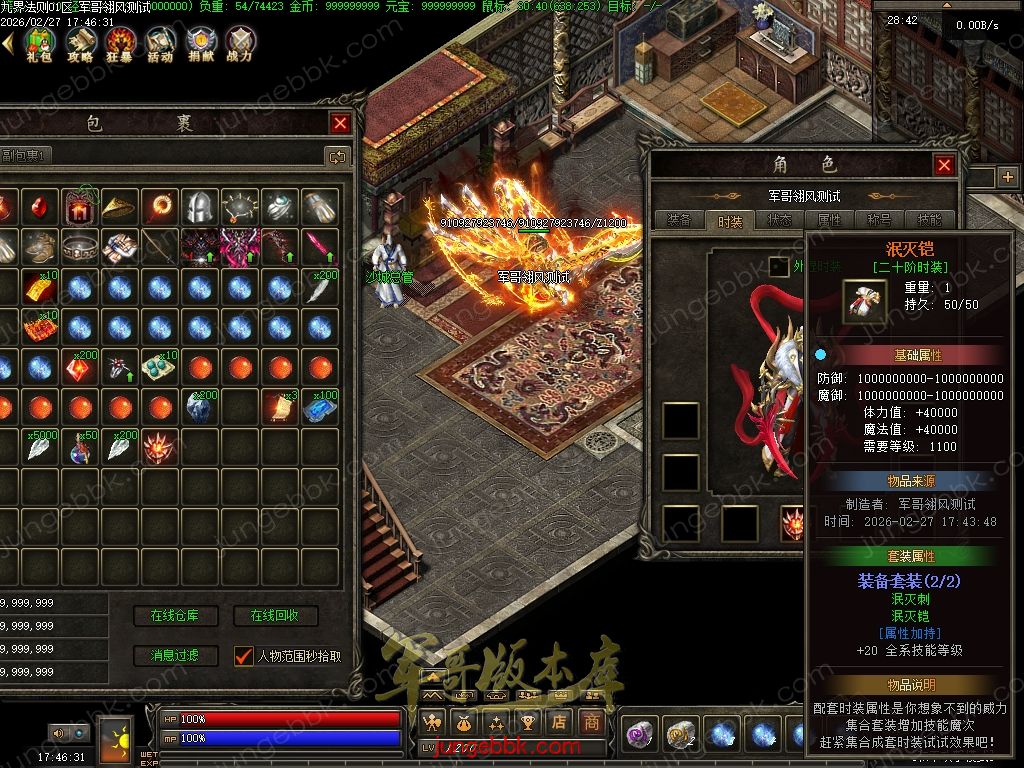Open the 消息过滤 message filter
This screenshot has height=768, width=1024.
pos(175,656)
